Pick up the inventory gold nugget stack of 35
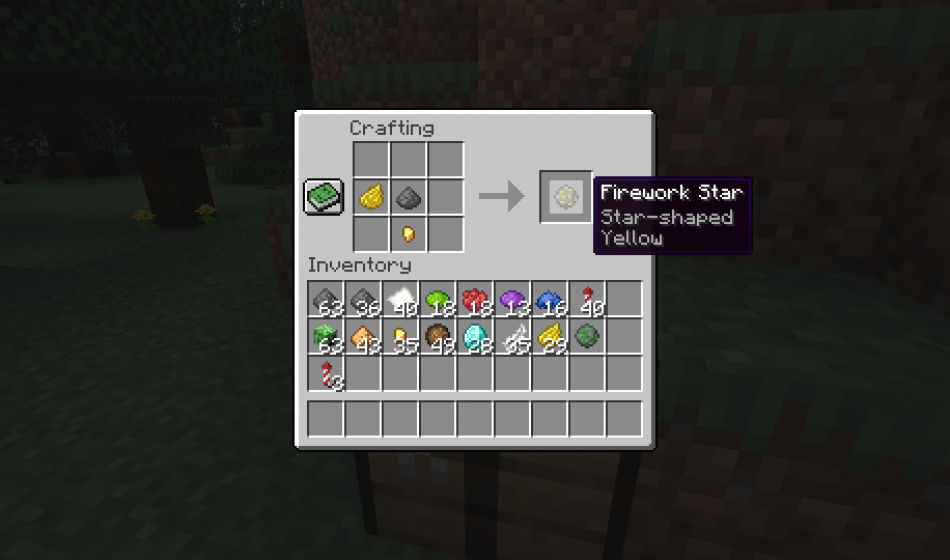The image size is (950, 560). click(400, 336)
